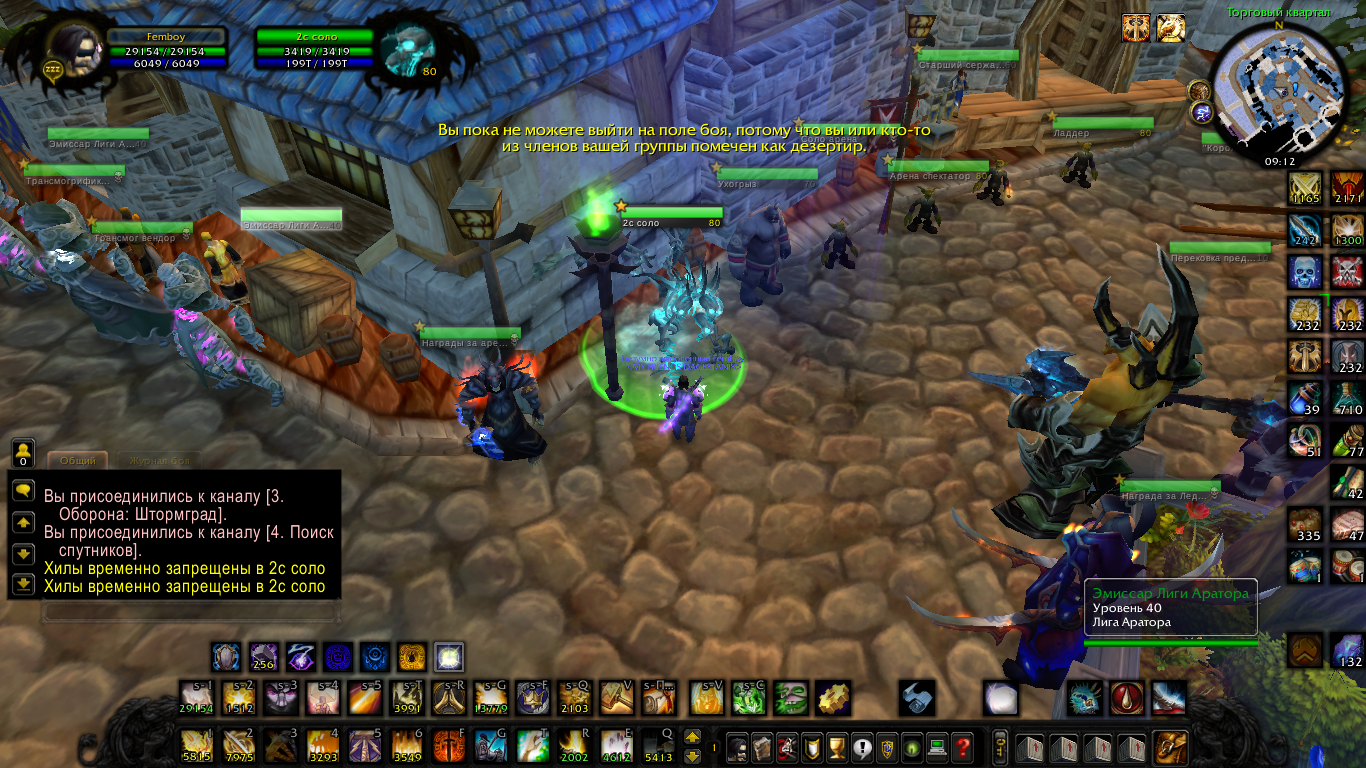Open the achievements goblet button

[837, 746]
